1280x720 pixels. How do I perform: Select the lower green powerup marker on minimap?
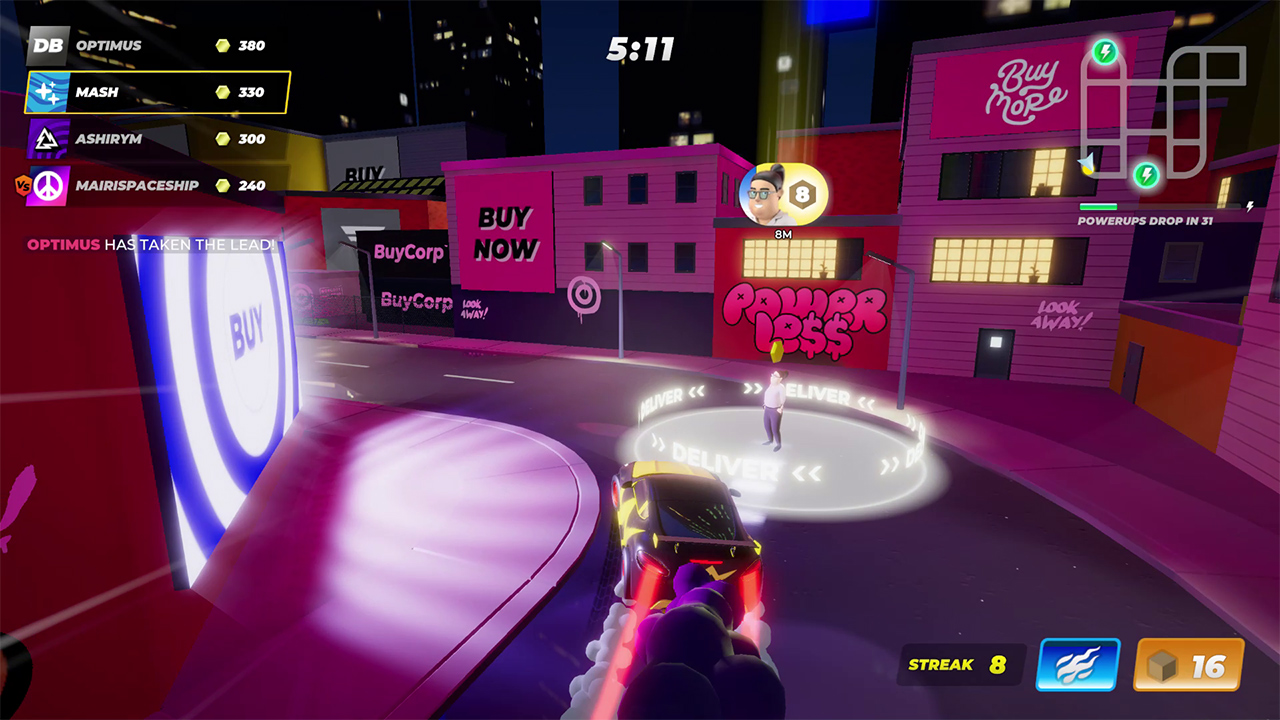1147,174
